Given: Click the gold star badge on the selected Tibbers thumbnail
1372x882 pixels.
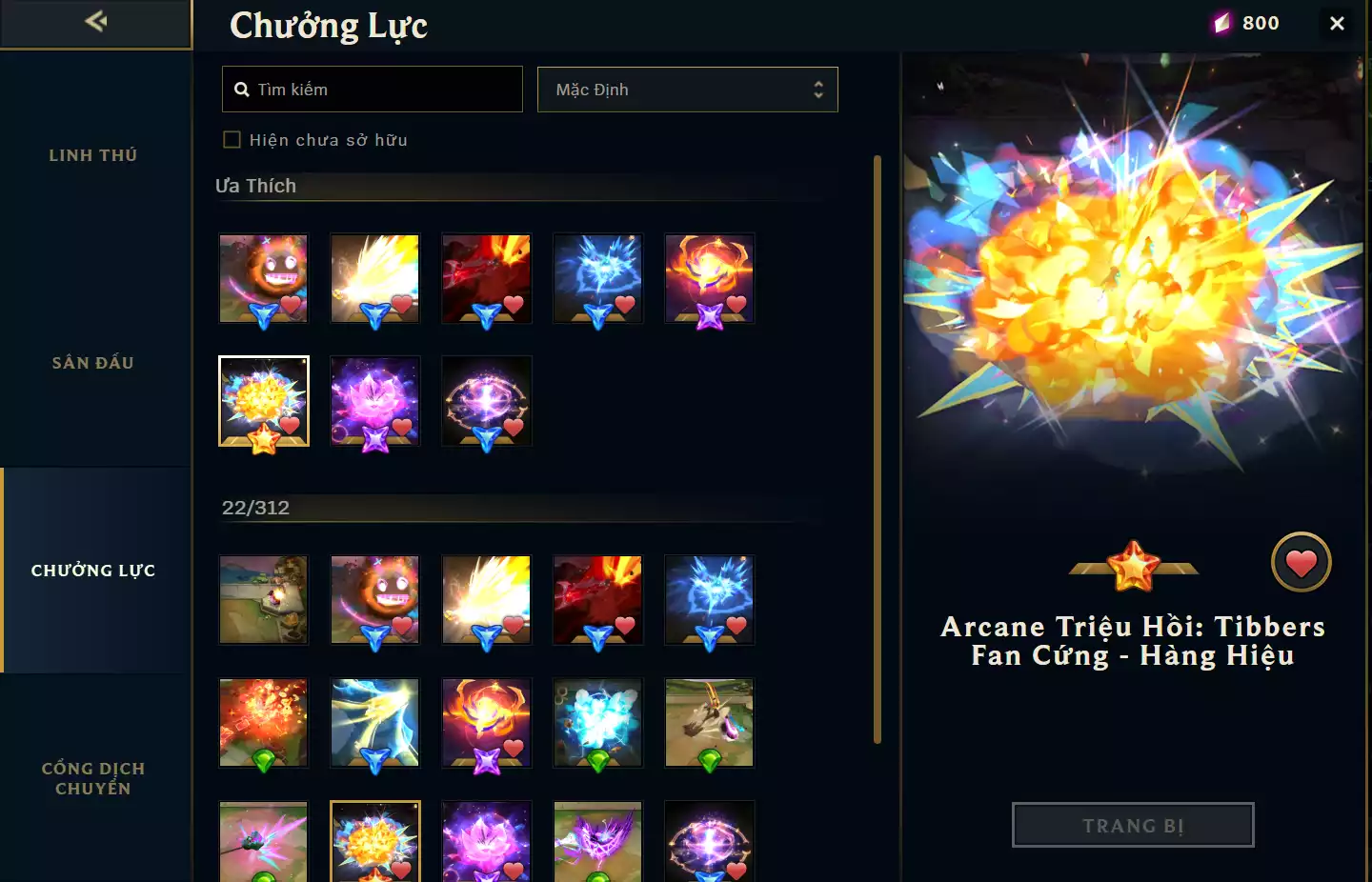Looking at the screenshot, I should click(264, 440).
